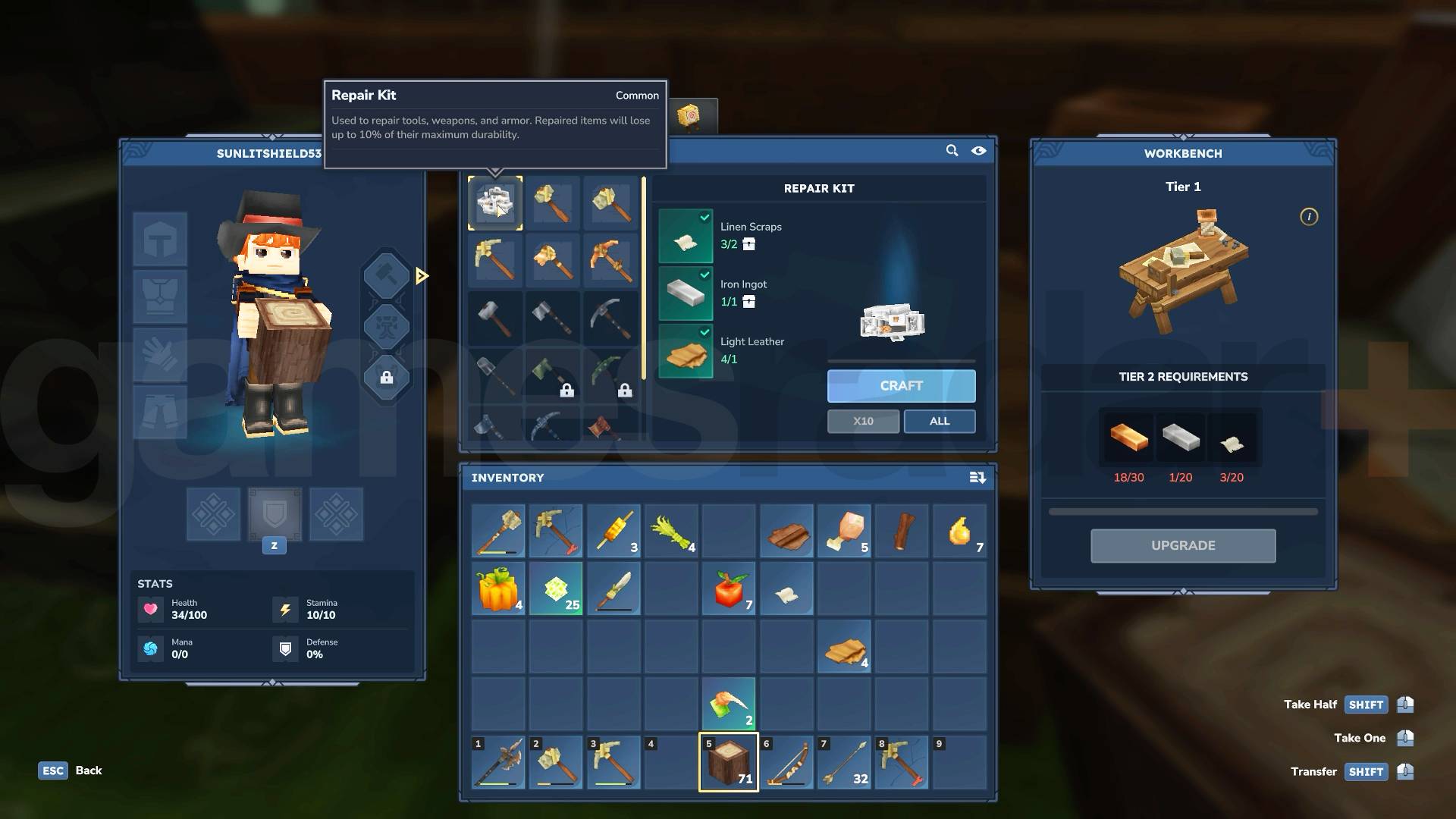1456x819 pixels.
Task: Sort the inventory with the sort icon
Action: click(977, 478)
